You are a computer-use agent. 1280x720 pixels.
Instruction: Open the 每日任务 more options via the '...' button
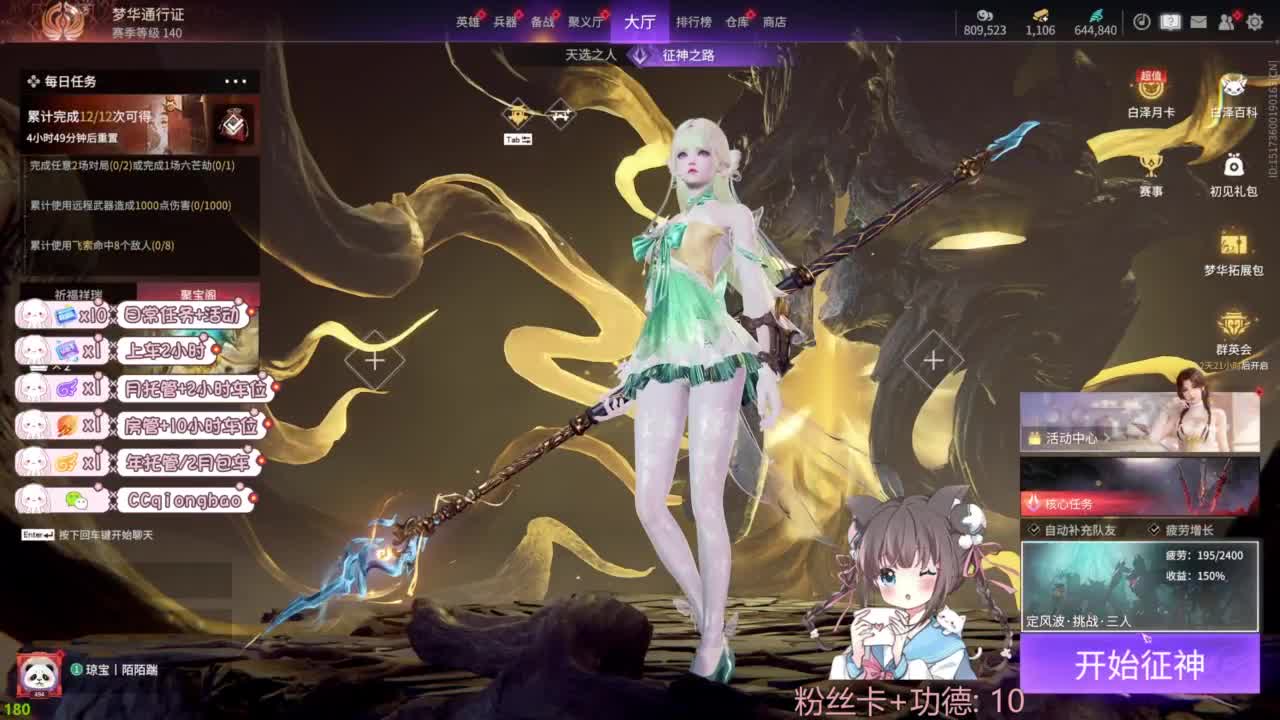pyautogui.click(x=236, y=81)
